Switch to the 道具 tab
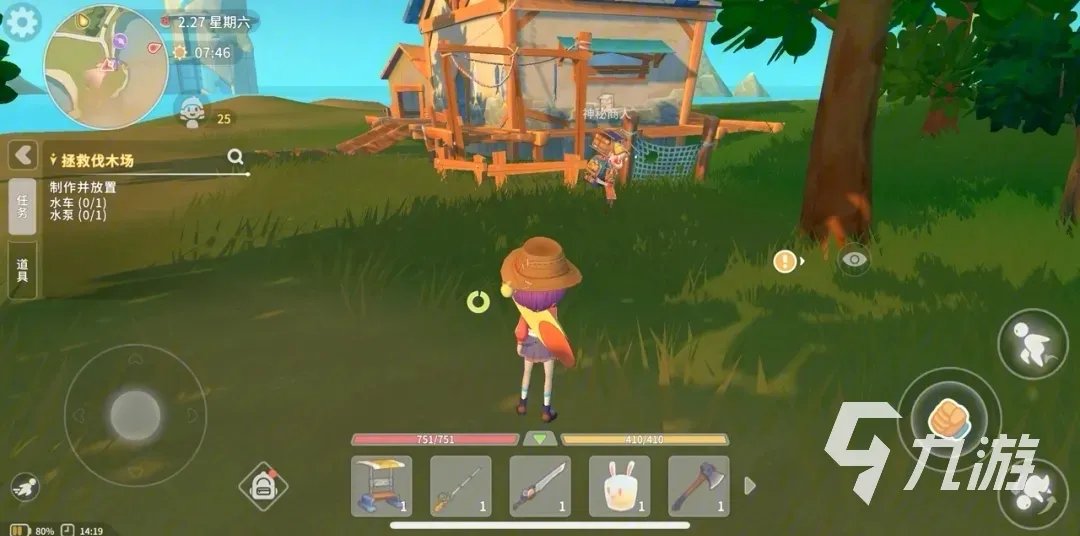The width and height of the screenshot is (1080, 536). [22, 270]
